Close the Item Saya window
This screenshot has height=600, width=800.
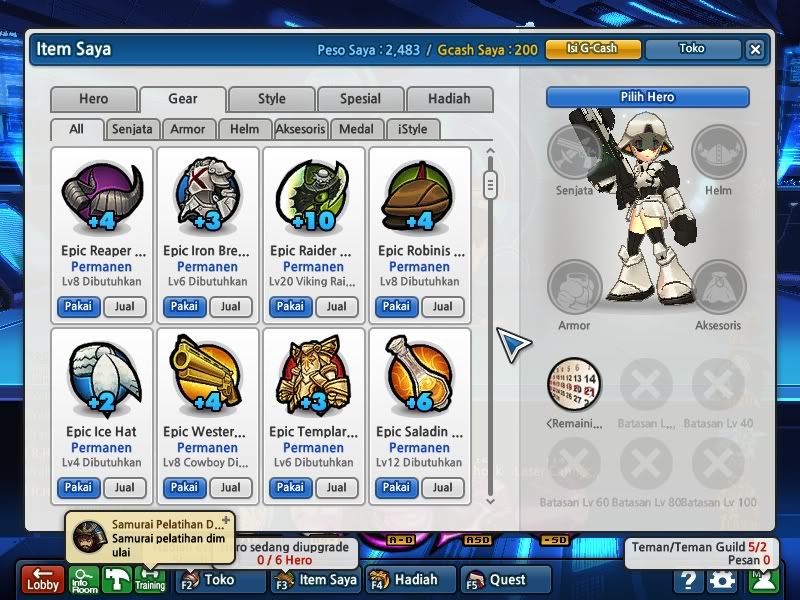click(755, 49)
